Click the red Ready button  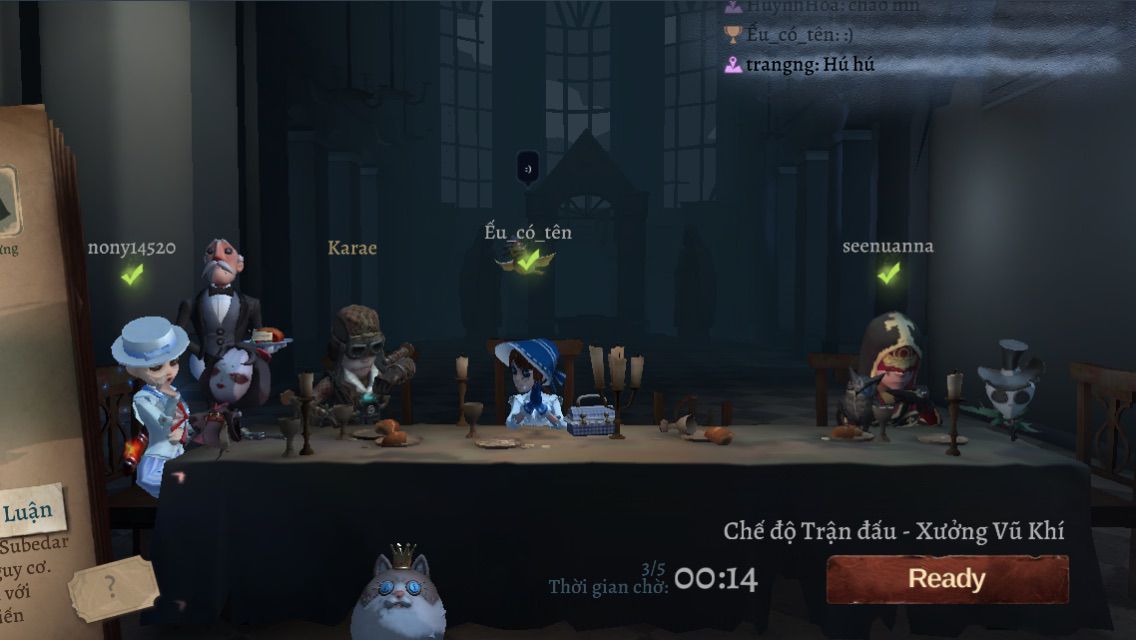click(946, 579)
